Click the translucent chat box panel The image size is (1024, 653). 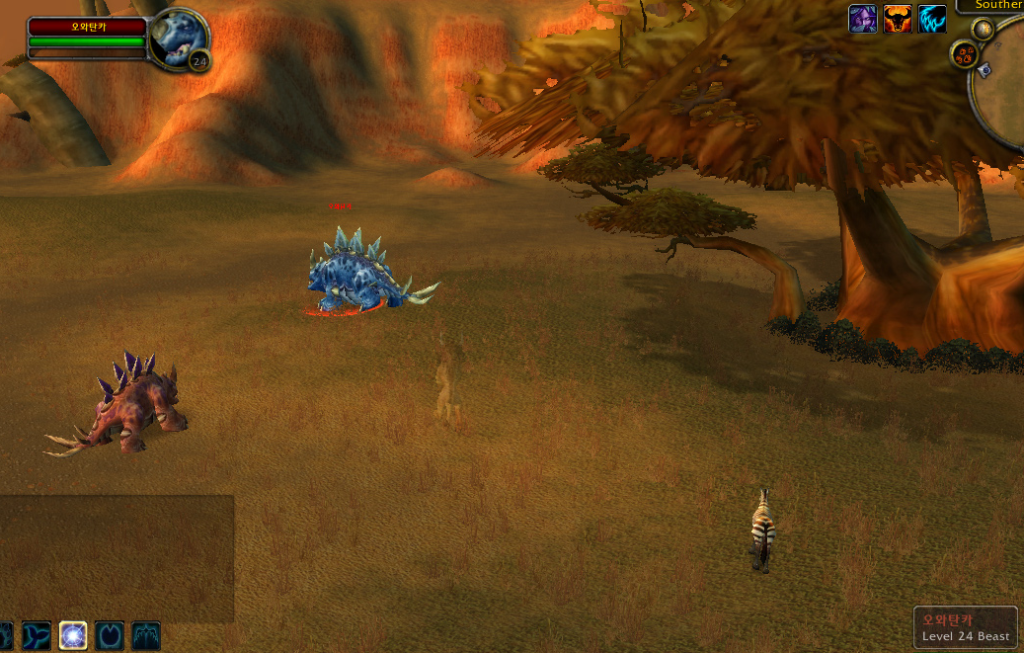(116, 558)
